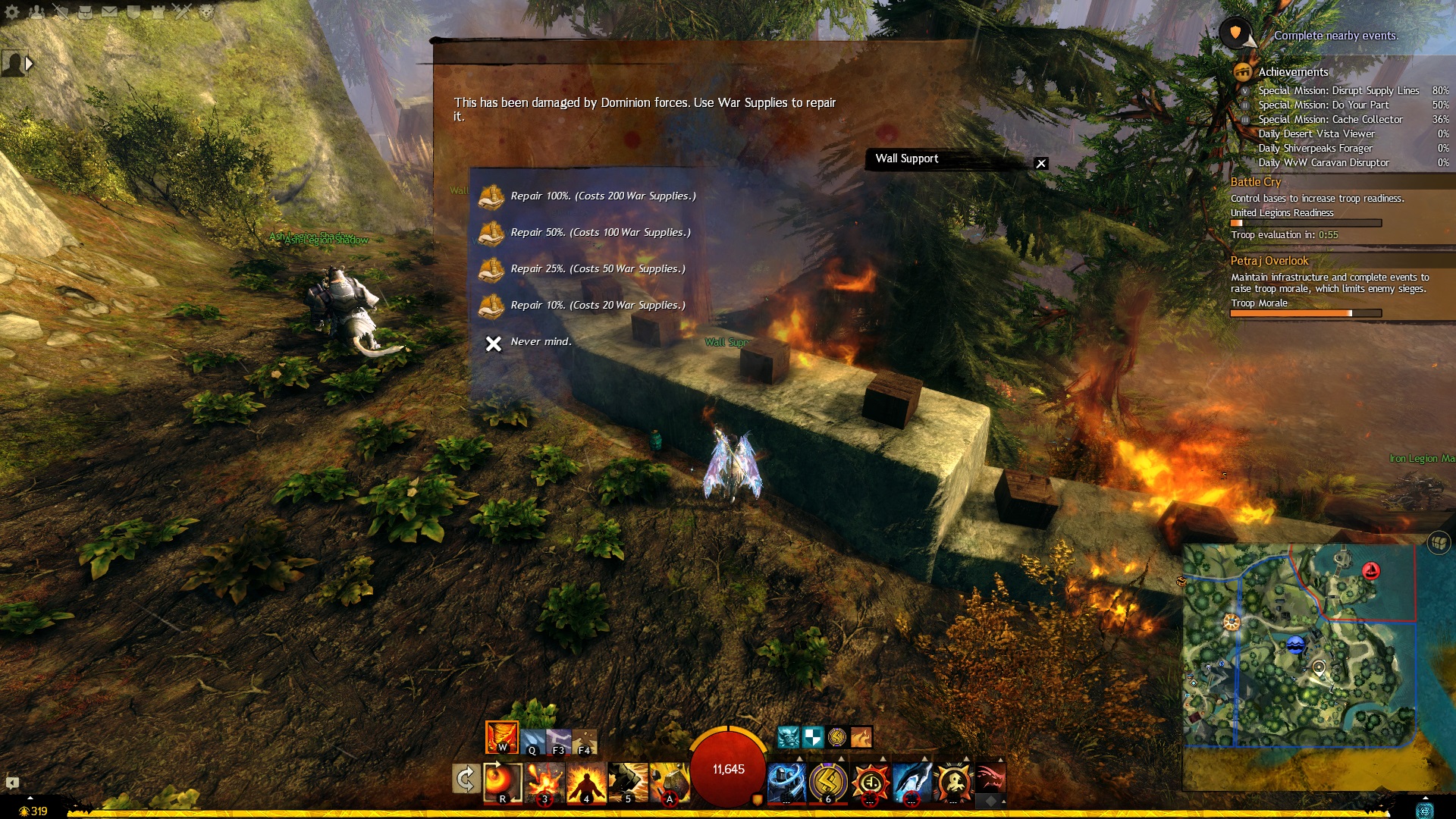Image resolution: width=1456 pixels, height=819 pixels.
Task: Close the Wall Support dialogue window
Action: coord(1041,163)
